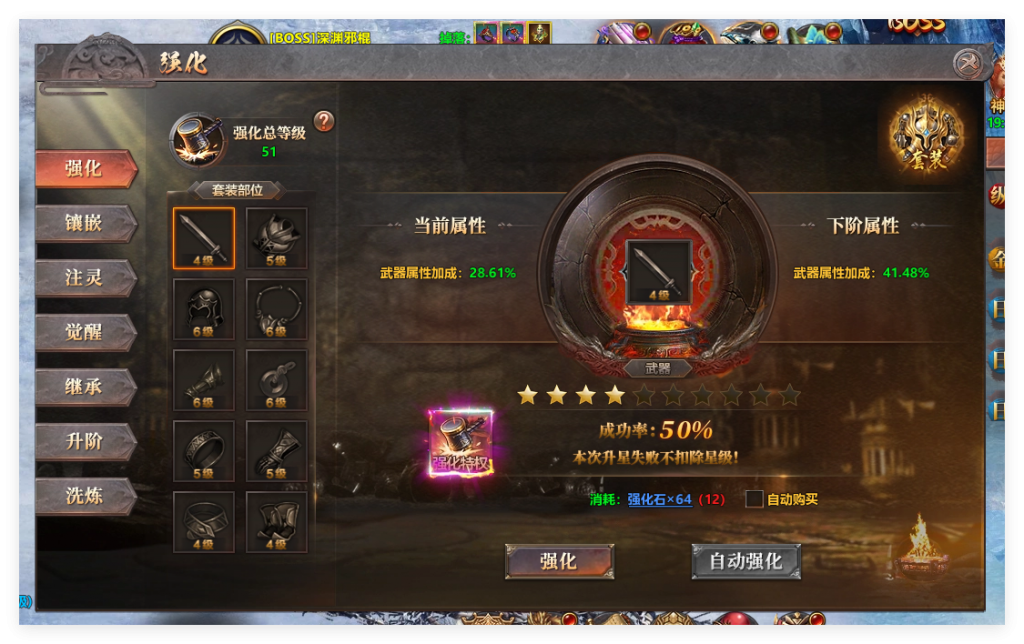The height and width of the screenshot is (644, 1024).
Task: Click the 强化石×64 material link
Action: 659,499
